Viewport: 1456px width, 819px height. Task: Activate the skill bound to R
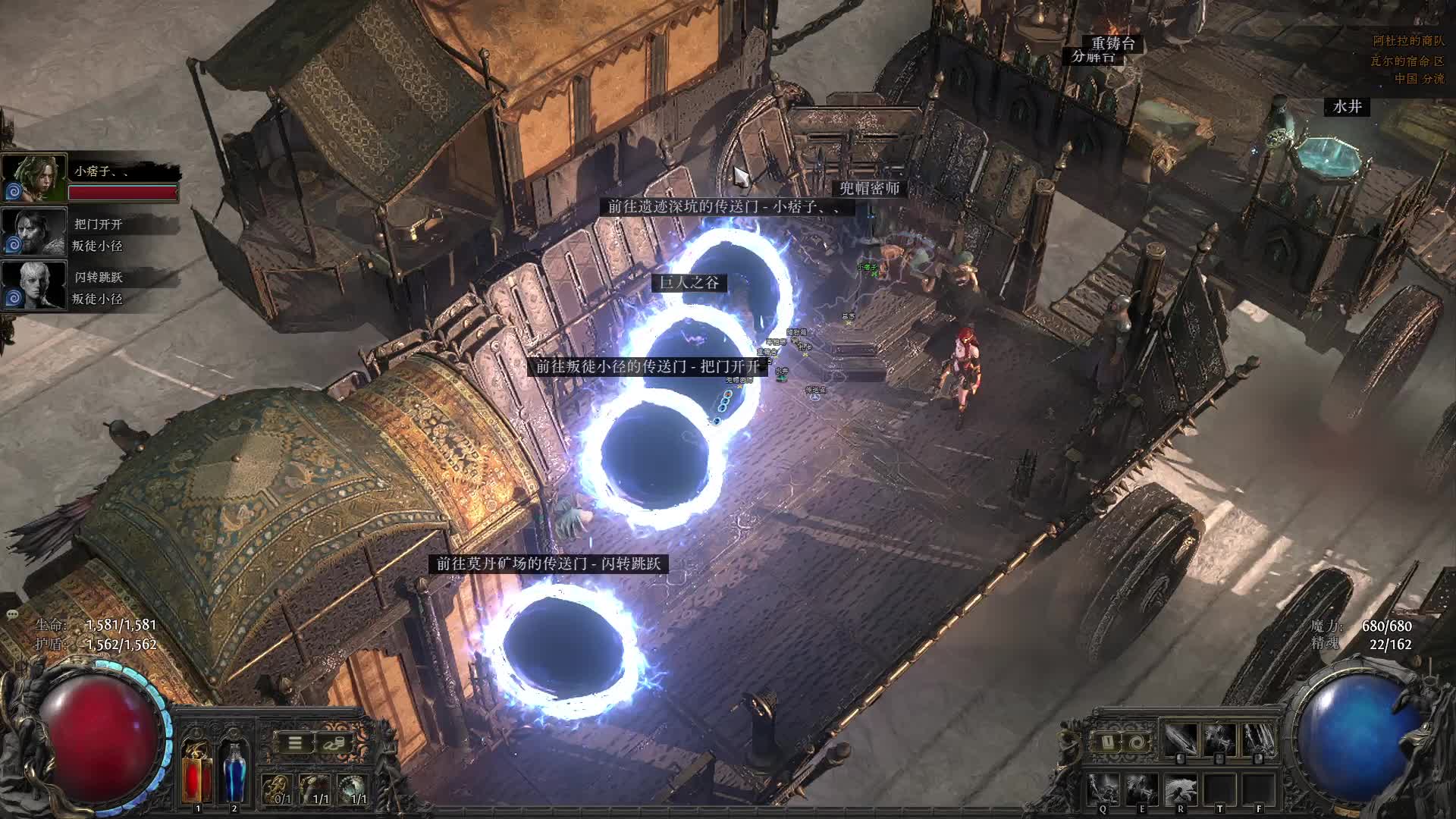1180,790
